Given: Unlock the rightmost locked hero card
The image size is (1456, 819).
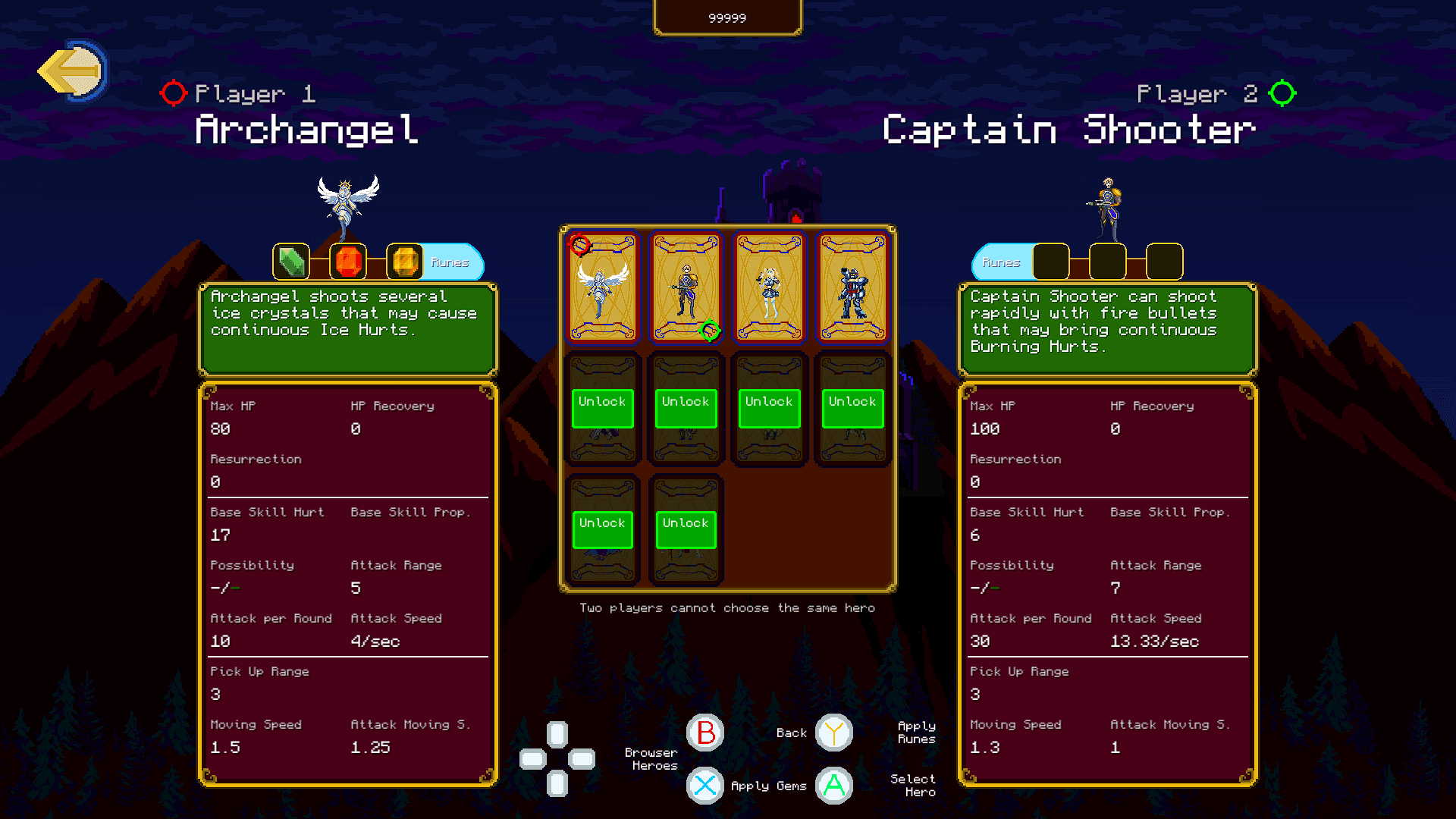Looking at the screenshot, I should 852,408.
